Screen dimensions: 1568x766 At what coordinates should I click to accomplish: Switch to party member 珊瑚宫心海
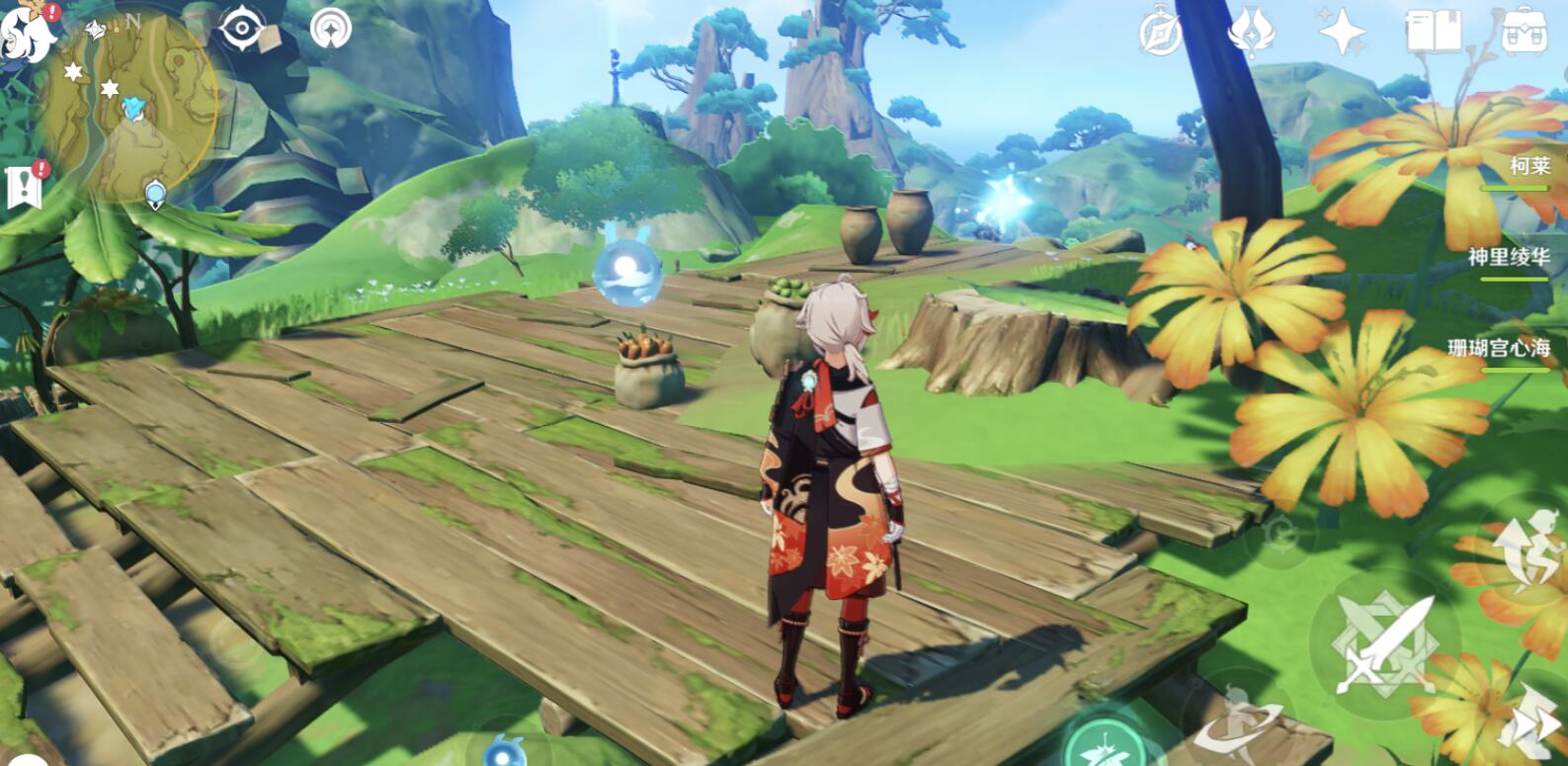(x=1498, y=349)
